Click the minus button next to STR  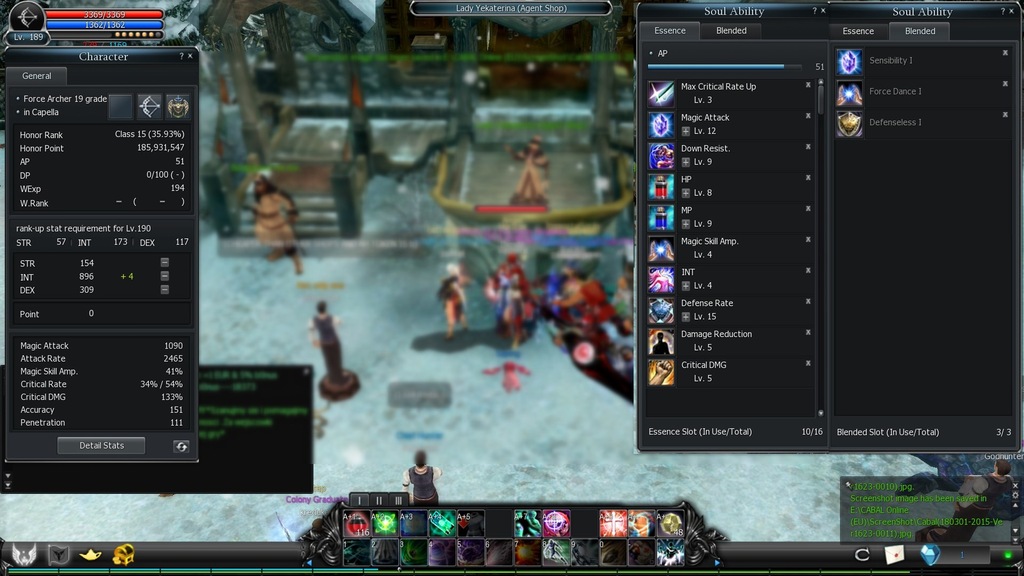coord(164,262)
